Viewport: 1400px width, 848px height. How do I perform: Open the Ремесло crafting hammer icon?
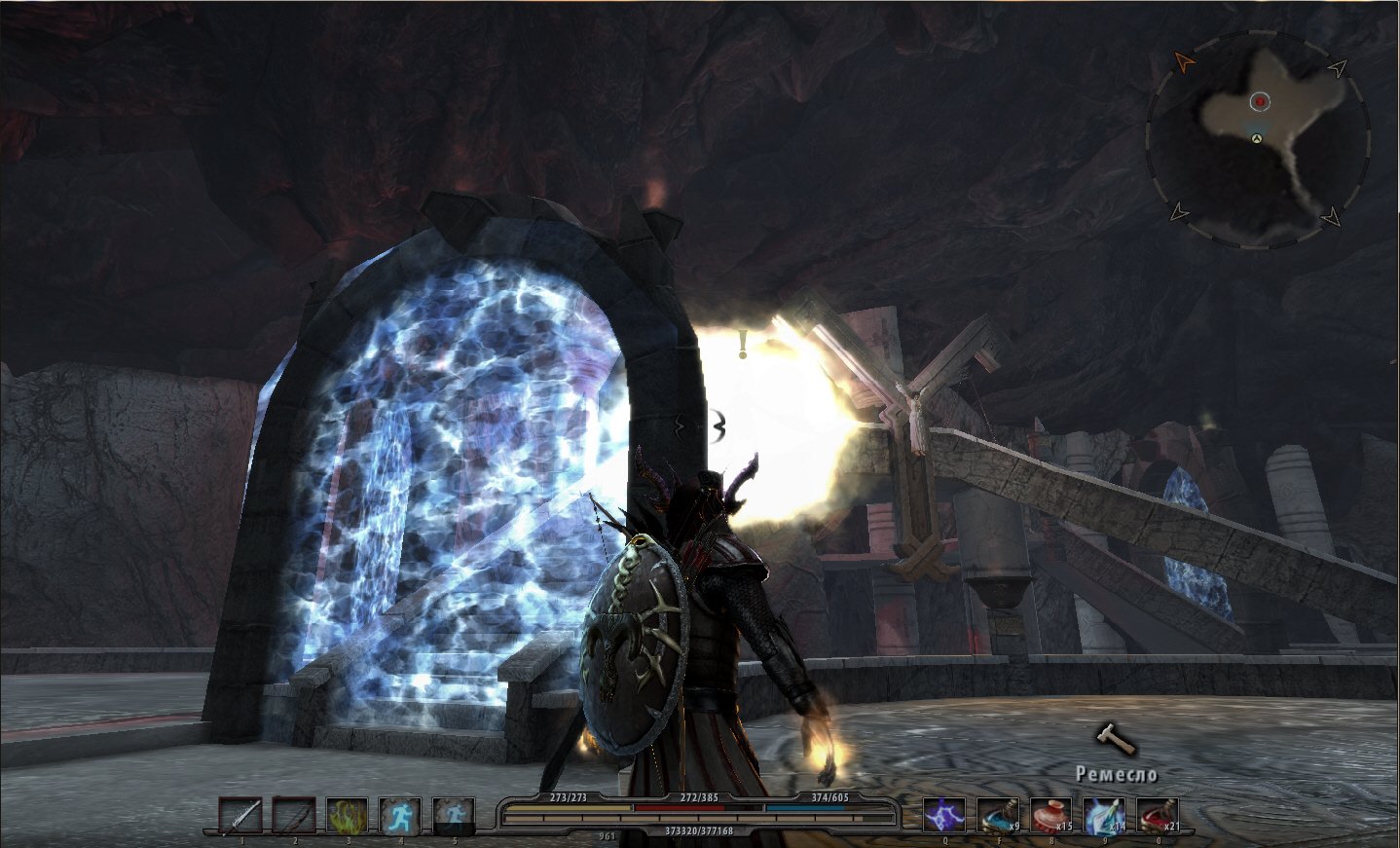(x=1116, y=742)
